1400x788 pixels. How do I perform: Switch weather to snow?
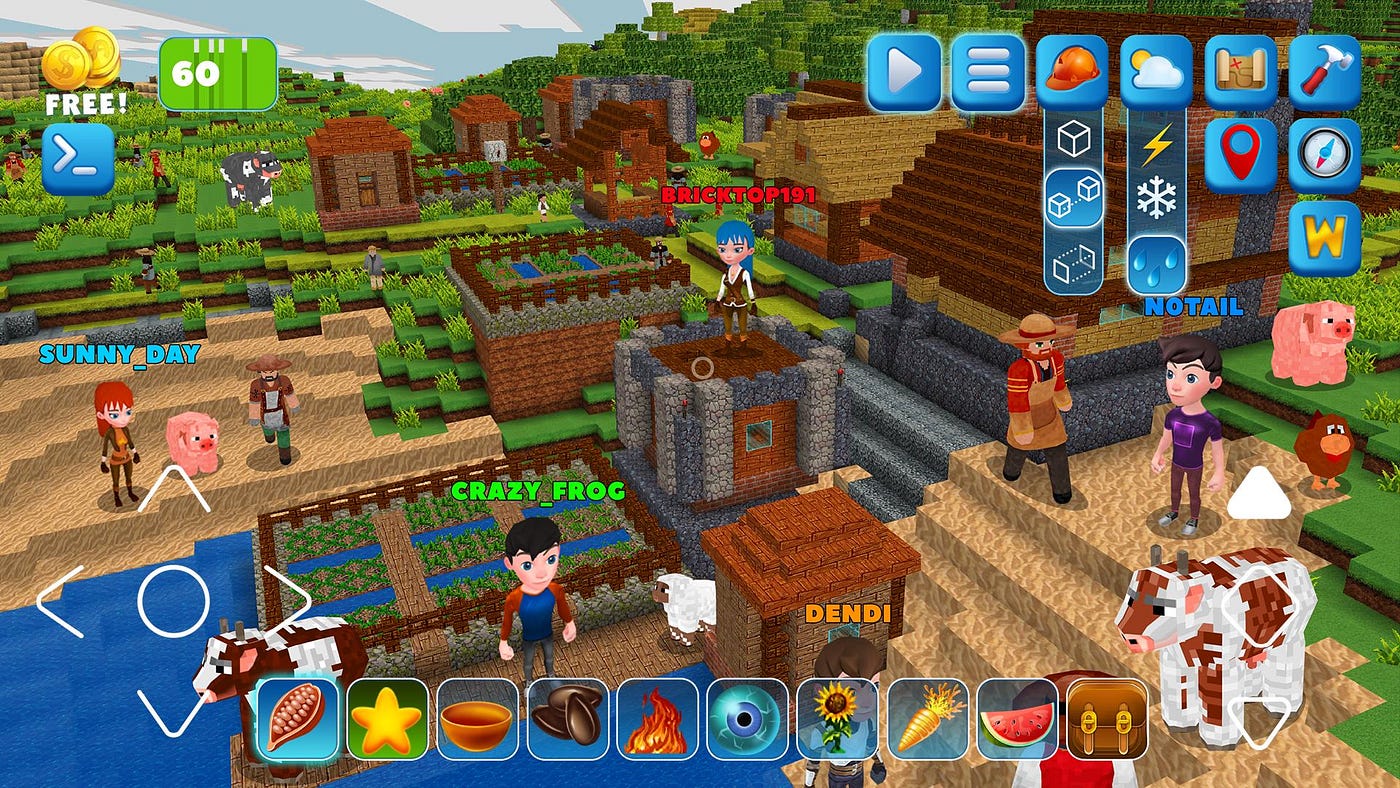pyautogui.click(x=1157, y=200)
